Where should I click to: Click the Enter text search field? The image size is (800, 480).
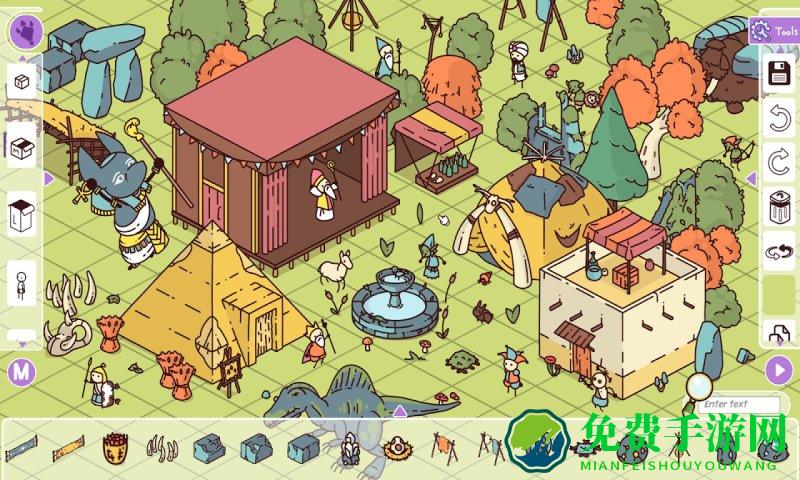738,404
